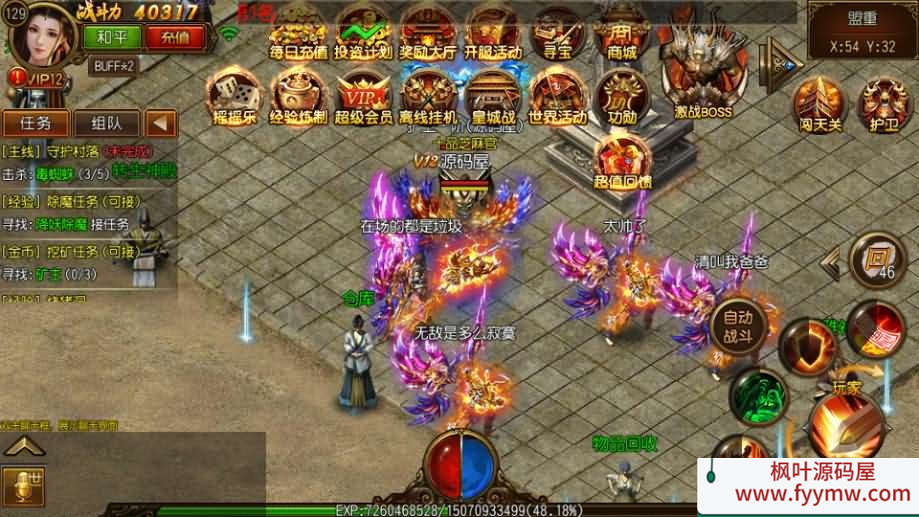Open the 离线挂机 offline idle icon
The image size is (919, 517).
[x=428, y=97]
